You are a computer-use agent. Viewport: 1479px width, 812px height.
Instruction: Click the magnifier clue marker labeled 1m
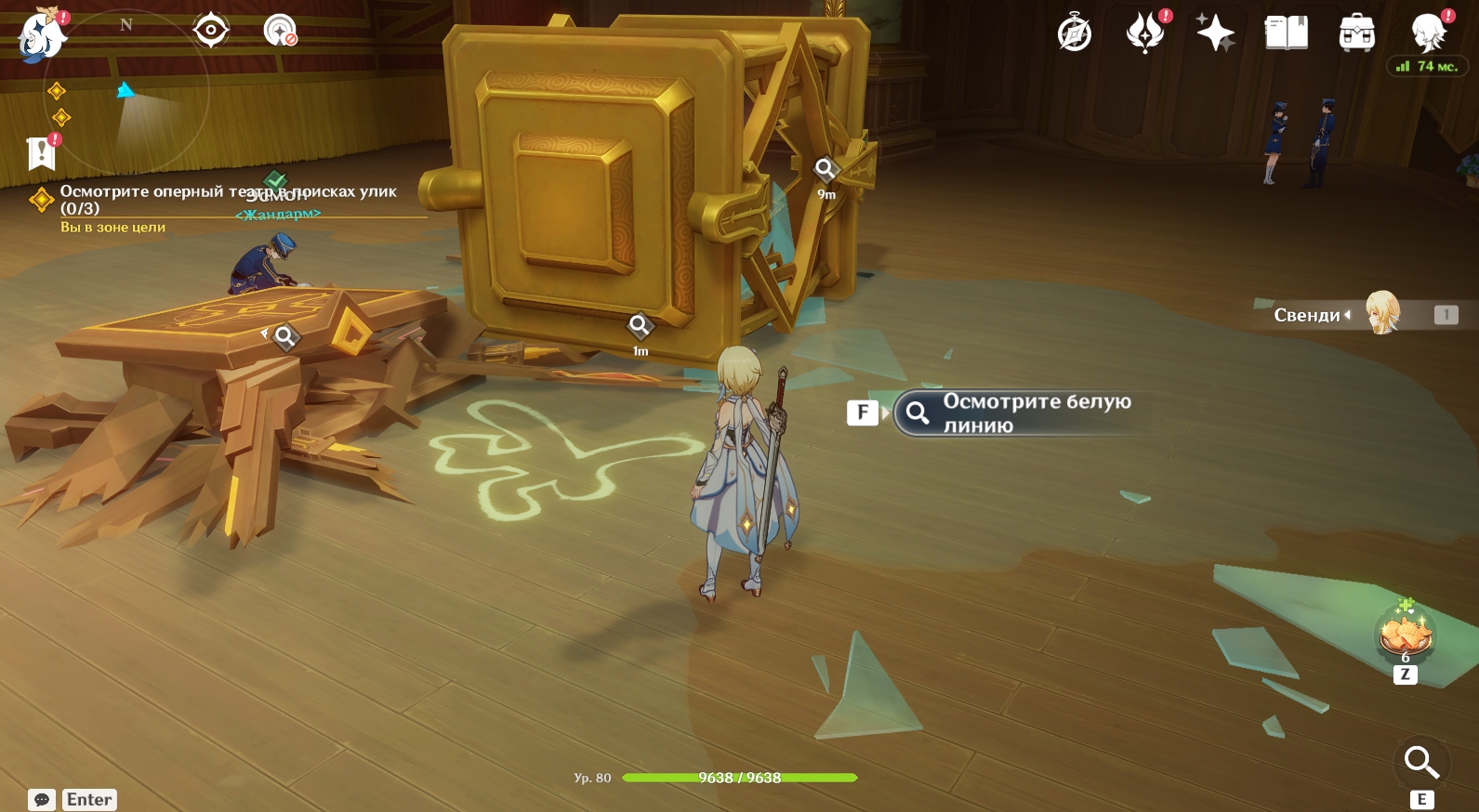pos(640,326)
